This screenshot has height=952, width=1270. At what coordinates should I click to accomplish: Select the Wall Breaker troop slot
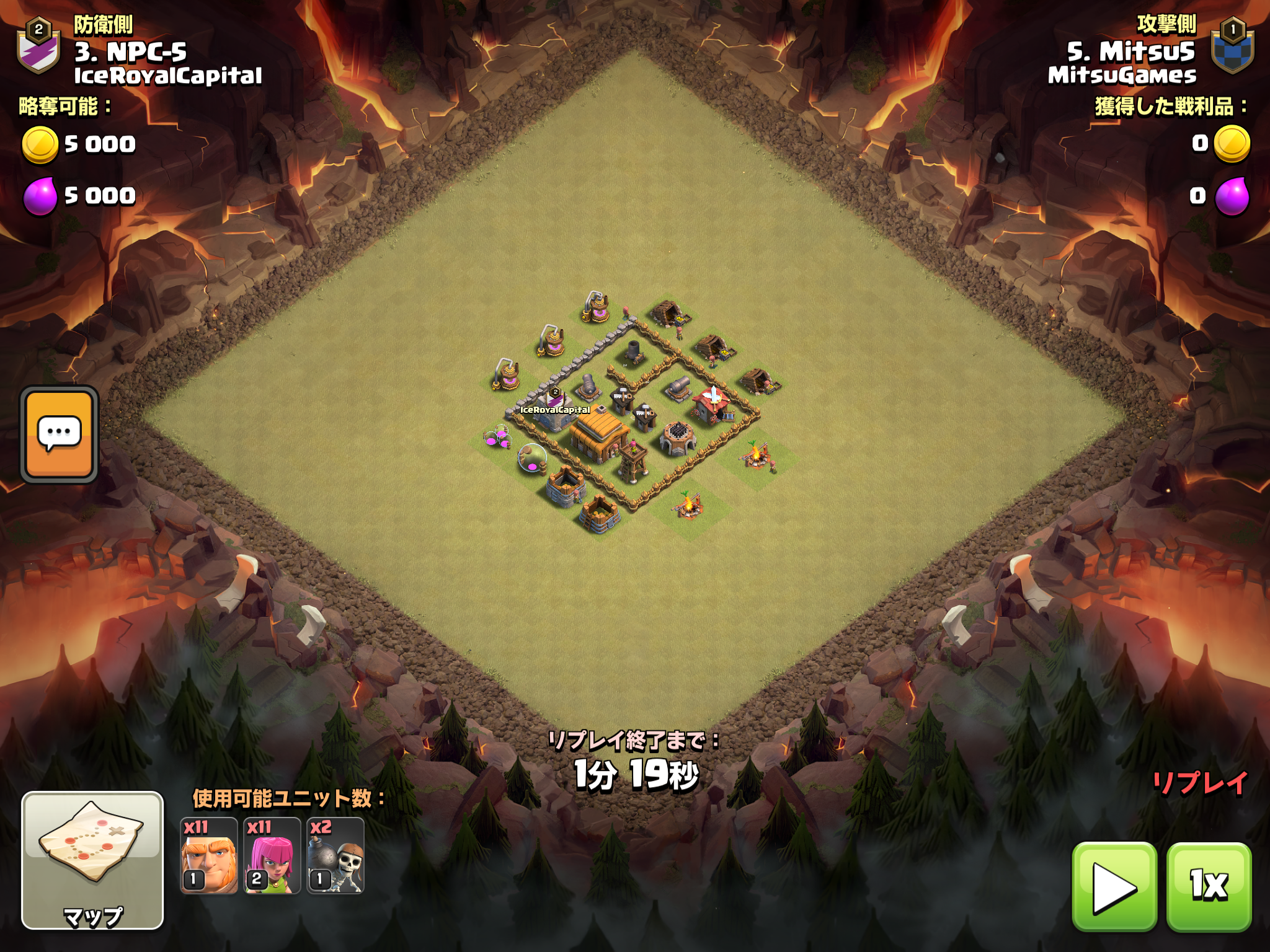tap(335, 856)
